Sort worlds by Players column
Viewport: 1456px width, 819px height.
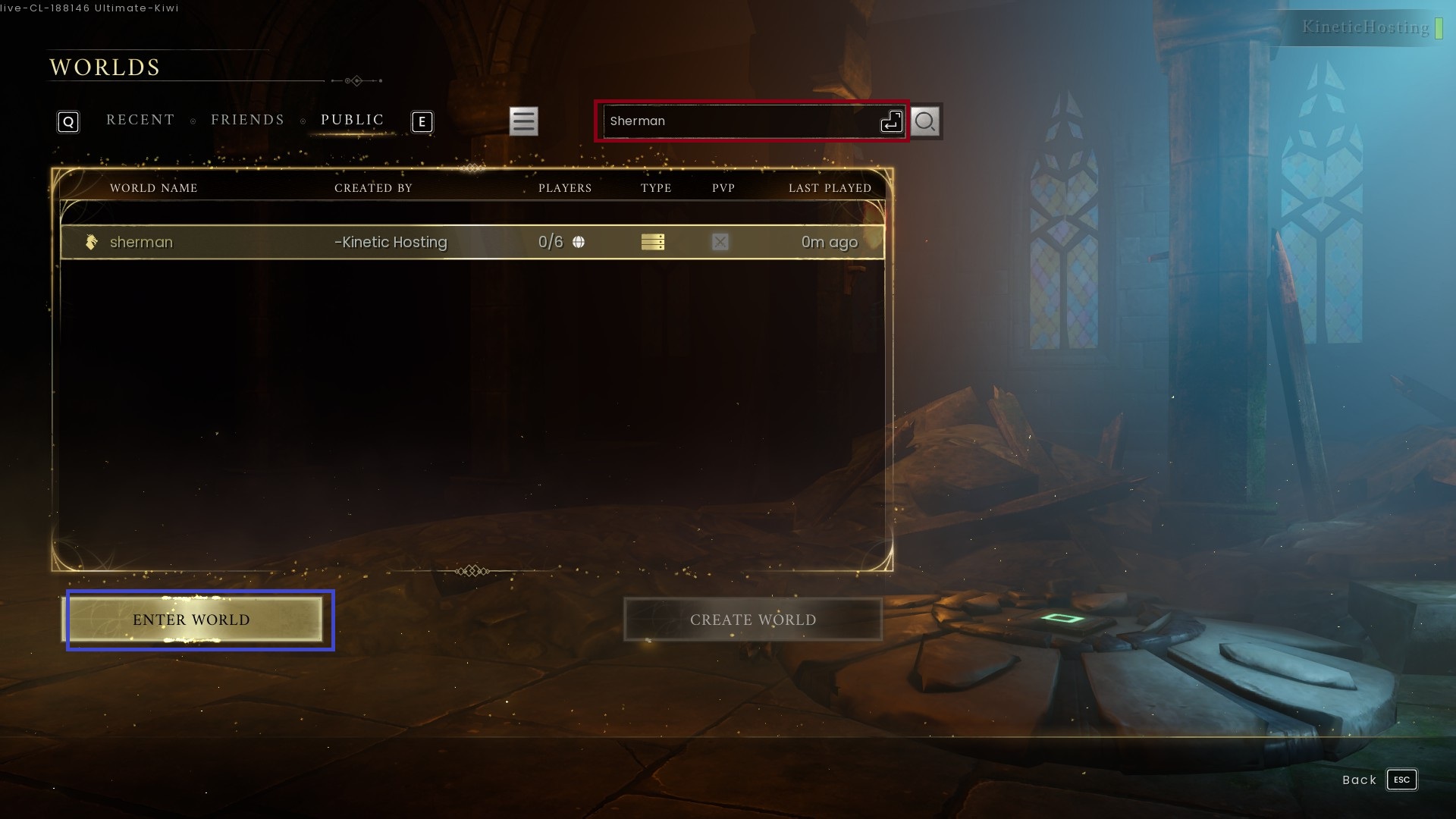(x=564, y=188)
